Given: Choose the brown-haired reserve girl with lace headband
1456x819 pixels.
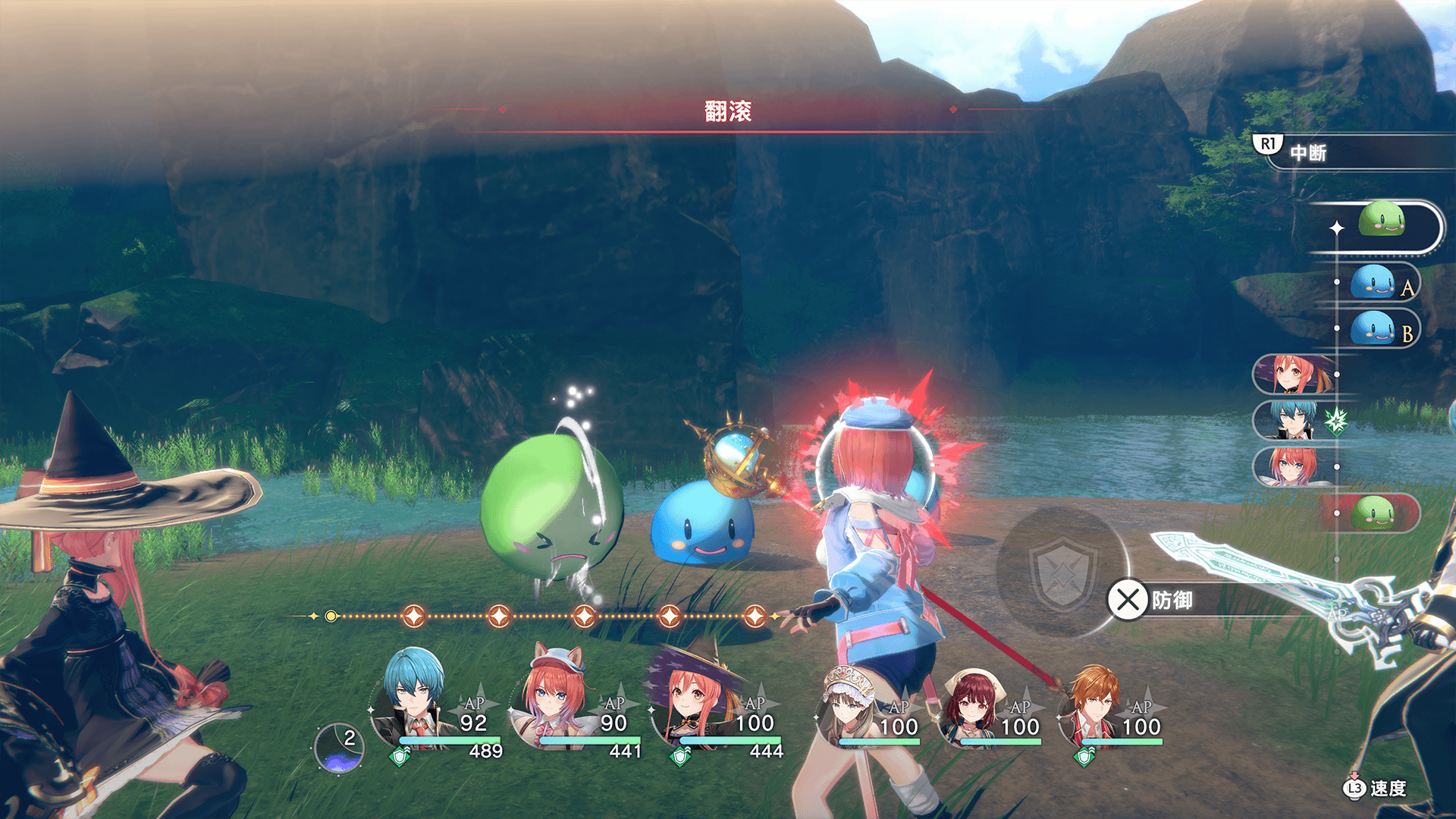Looking at the screenshot, I should tap(851, 707).
